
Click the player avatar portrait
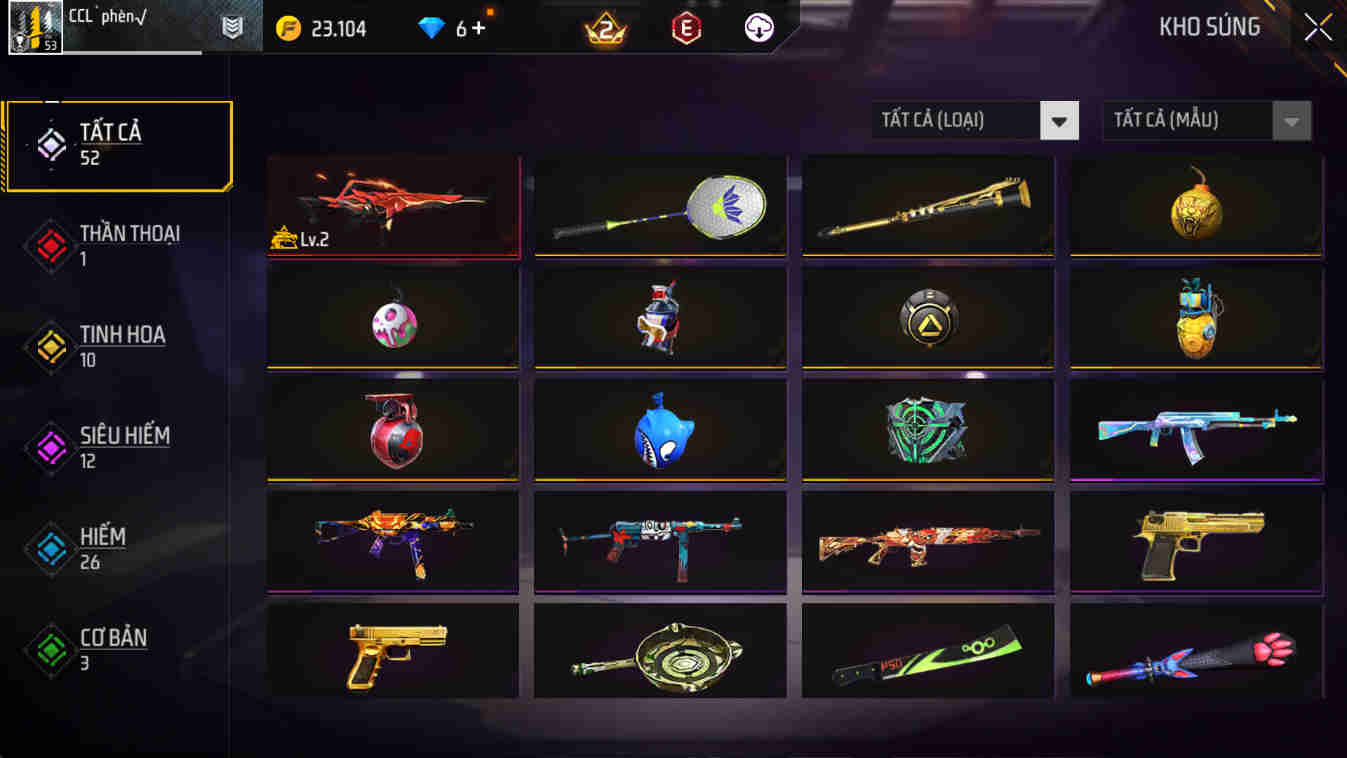pos(37,27)
